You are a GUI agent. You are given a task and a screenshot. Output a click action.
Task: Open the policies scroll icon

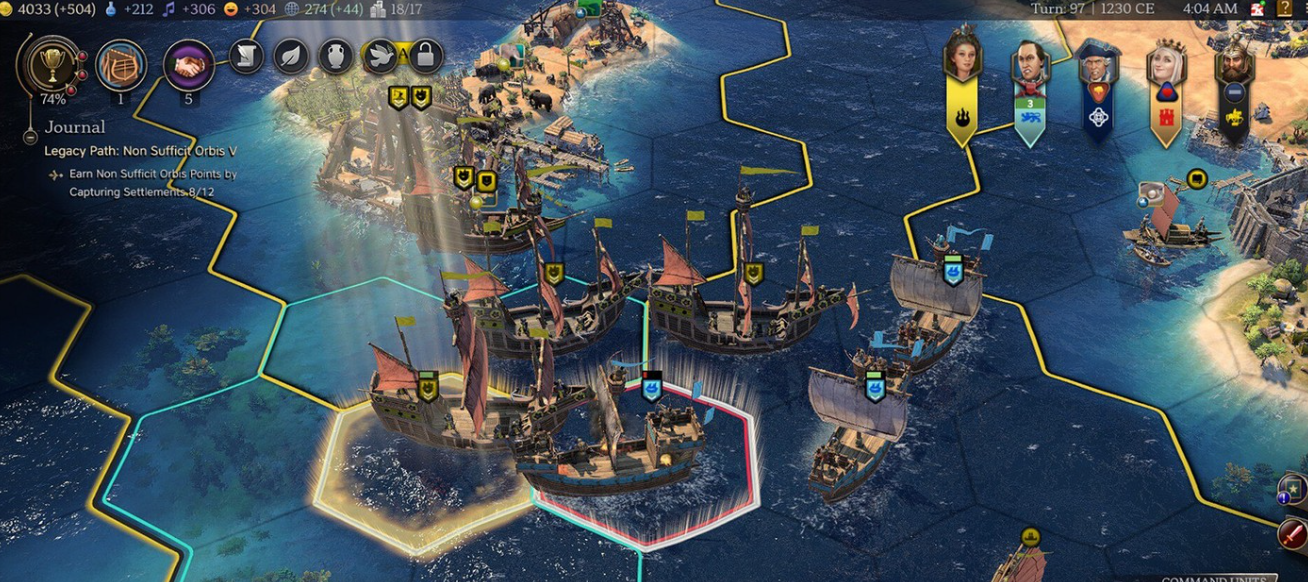[x=246, y=56]
